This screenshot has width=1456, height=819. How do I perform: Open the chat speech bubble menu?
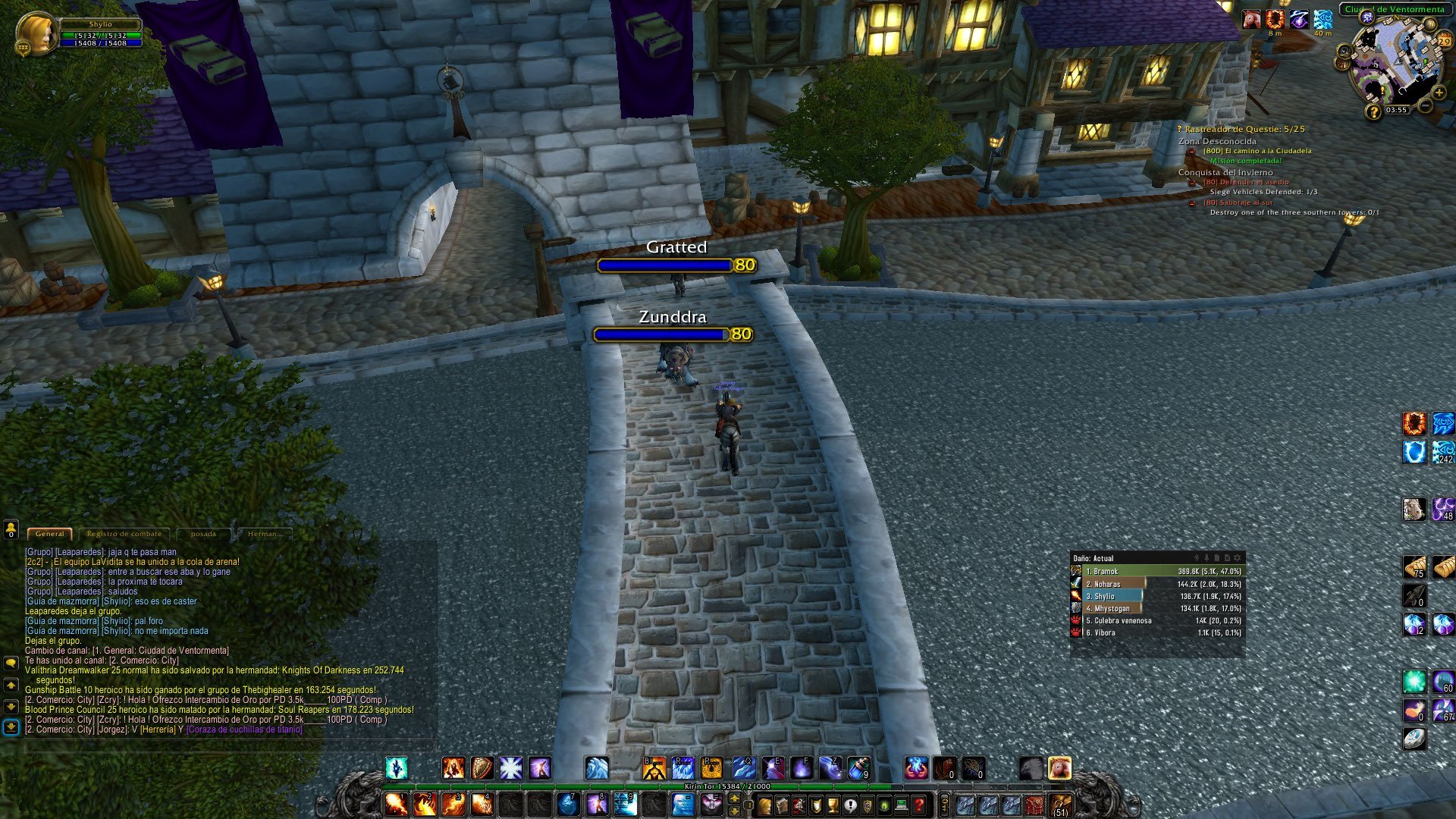(x=11, y=663)
